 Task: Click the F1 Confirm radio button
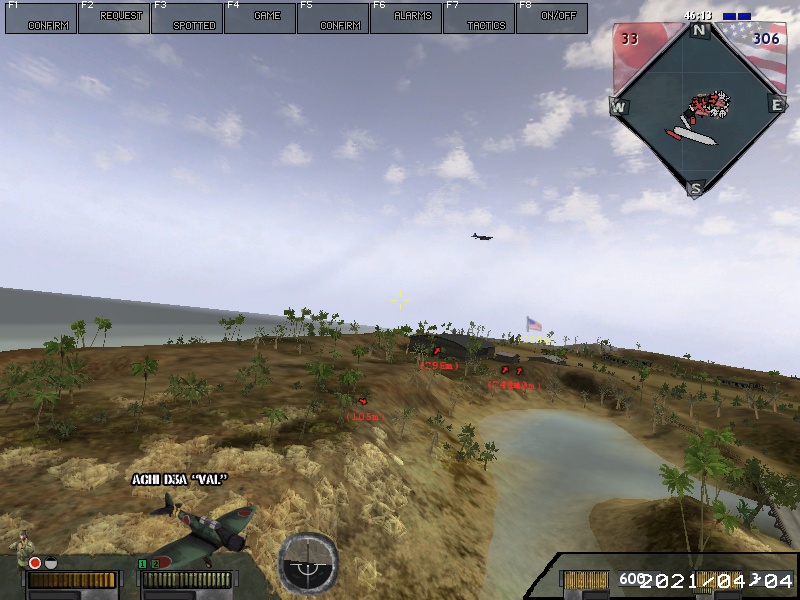[41, 18]
